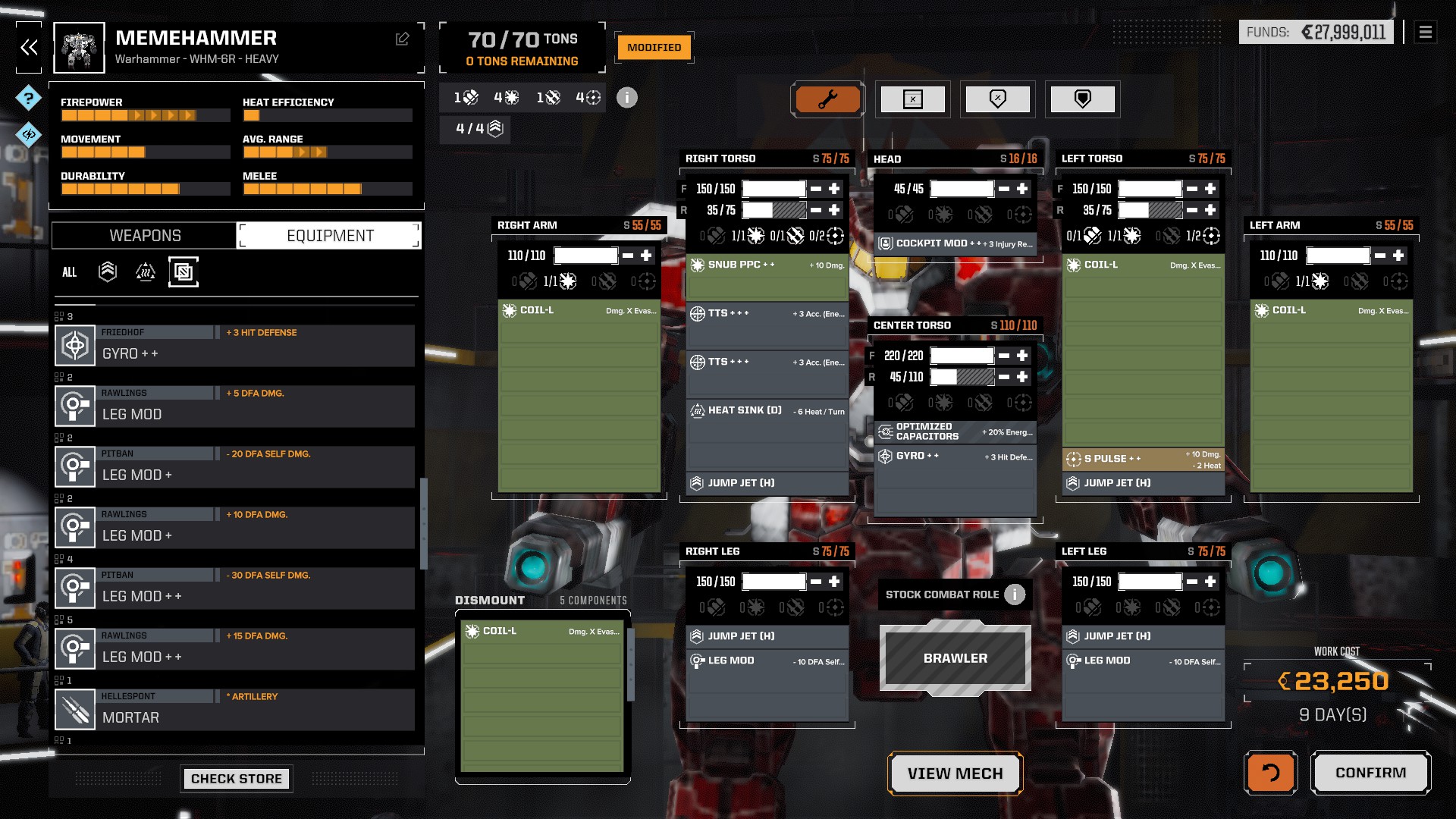Open CHECK STORE at the bottom left
The height and width of the screenshot is (819, 1456).
pos(236,778)
